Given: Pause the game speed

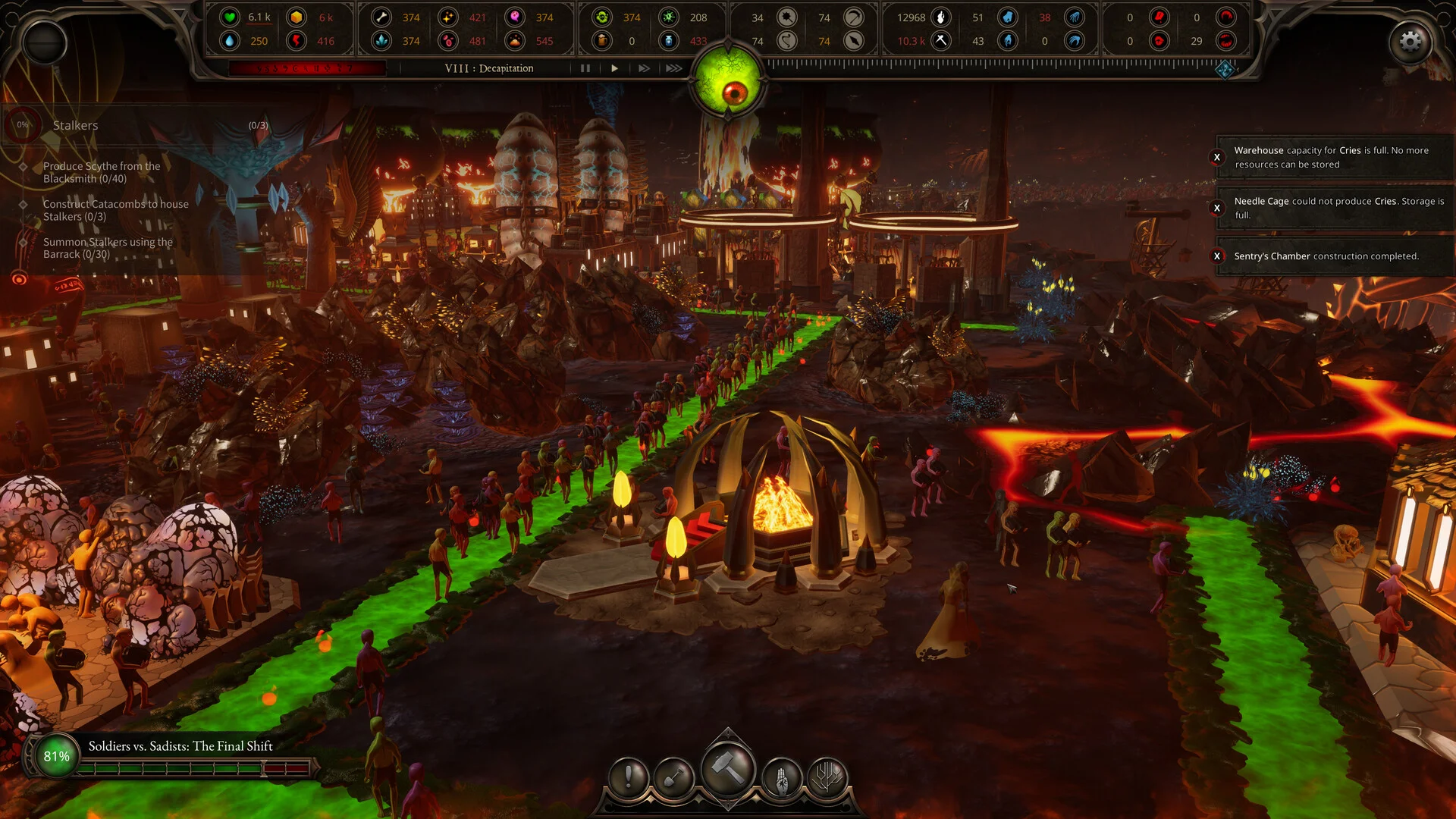Looking at the screenshot, I should 585,68.
